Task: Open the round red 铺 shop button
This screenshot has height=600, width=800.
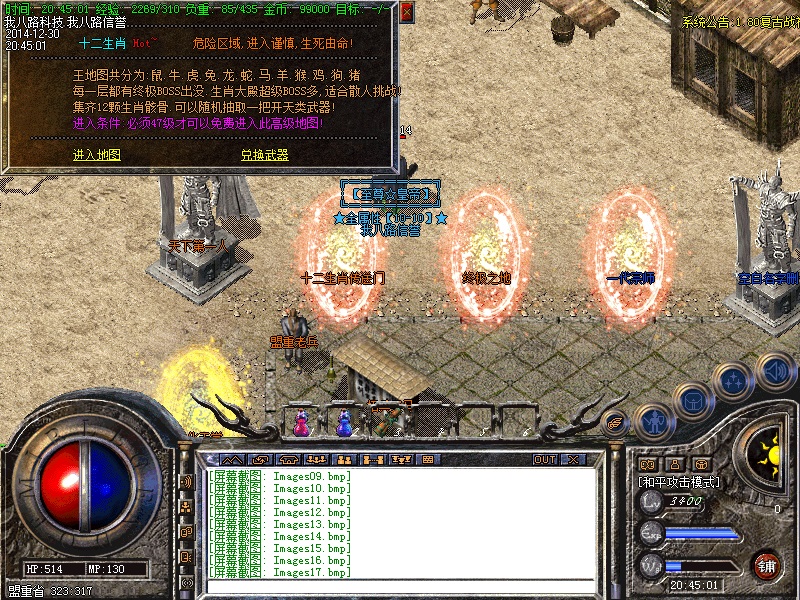Action: click(767, 565)
